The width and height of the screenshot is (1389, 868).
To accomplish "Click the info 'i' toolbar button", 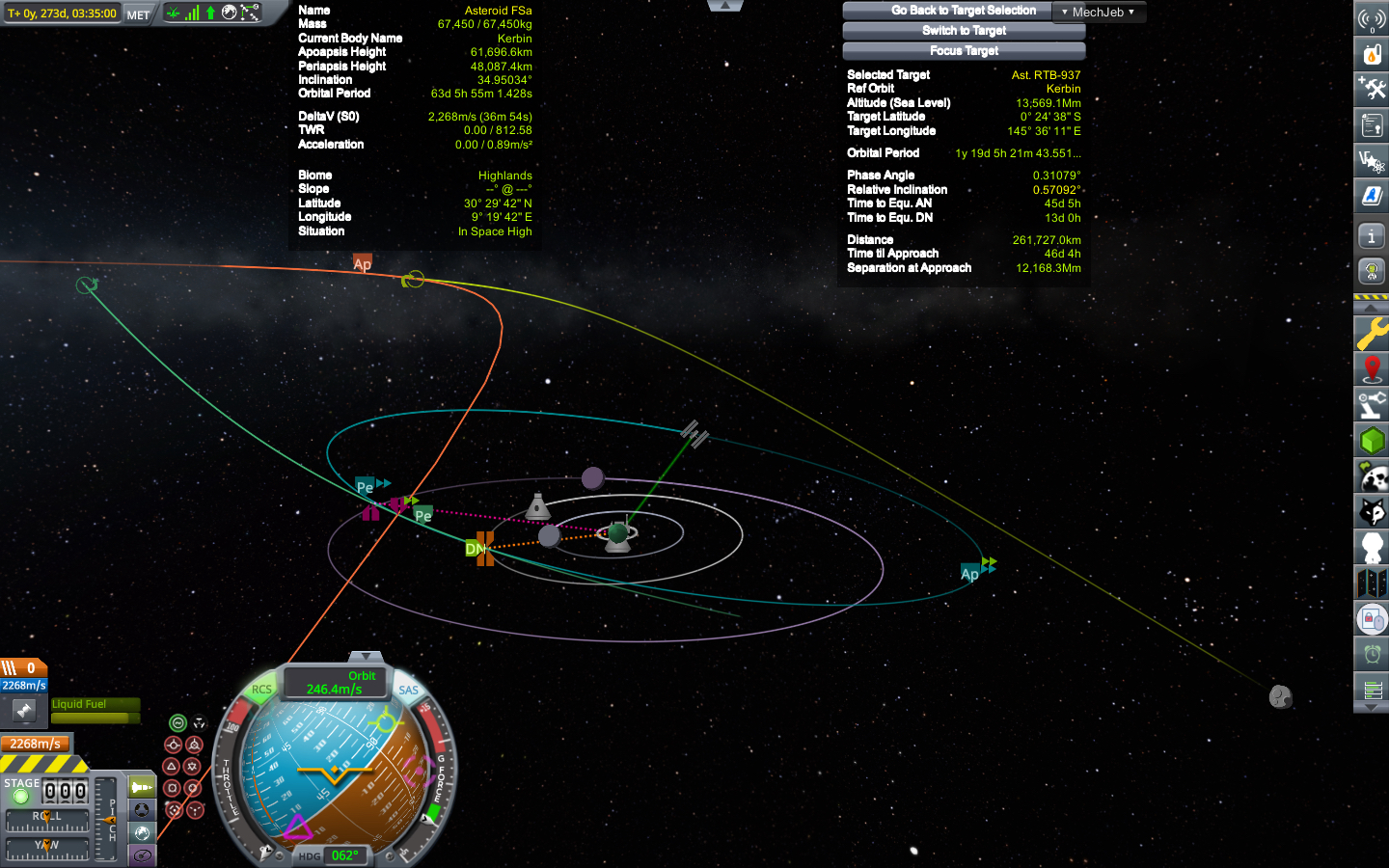I will [1372, 235].
